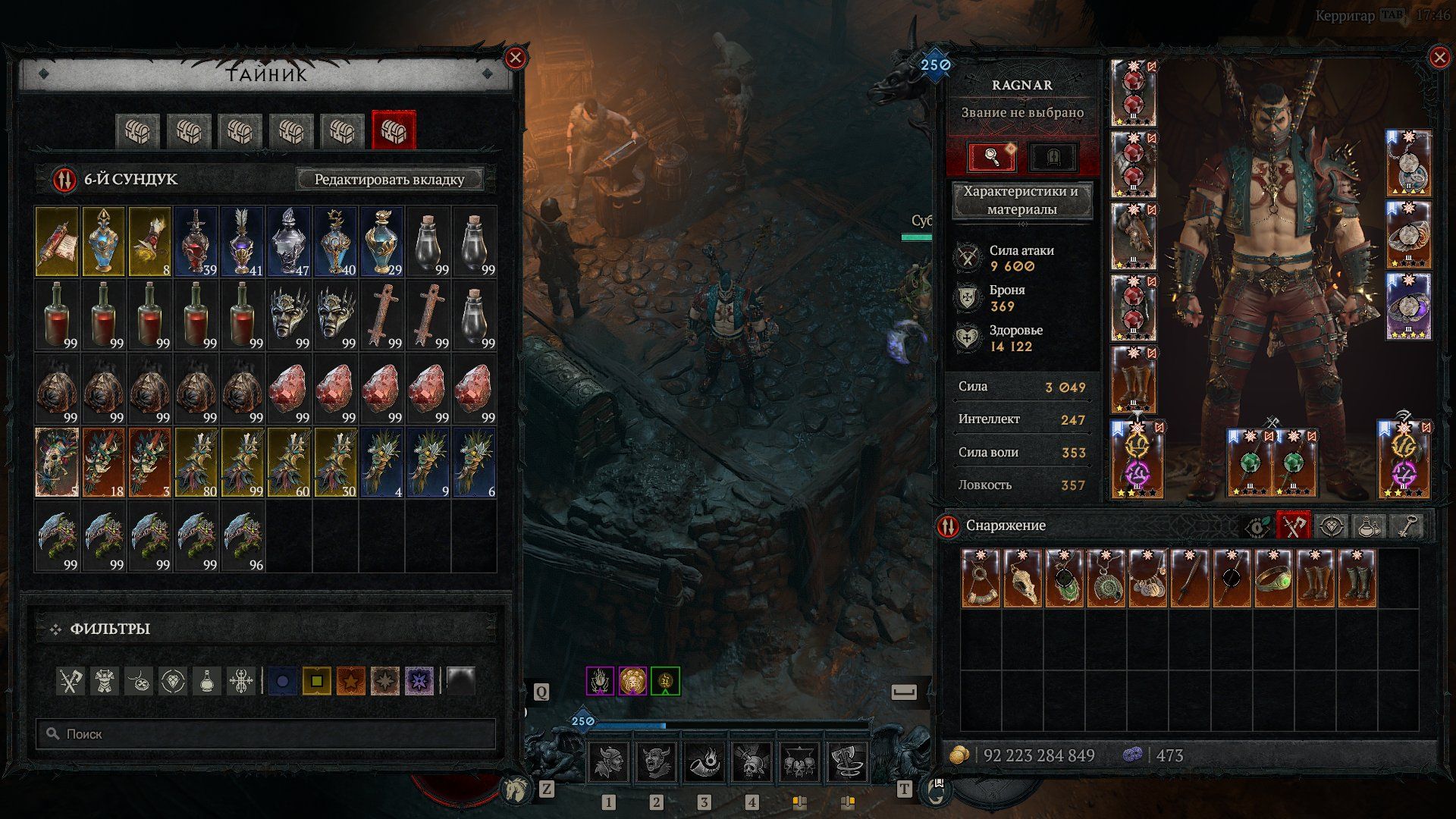The width and height of the screenshot is (1456, 819).
Task: Toggle the weapons filter with crossed axes
Action: (x=71, y=681)
